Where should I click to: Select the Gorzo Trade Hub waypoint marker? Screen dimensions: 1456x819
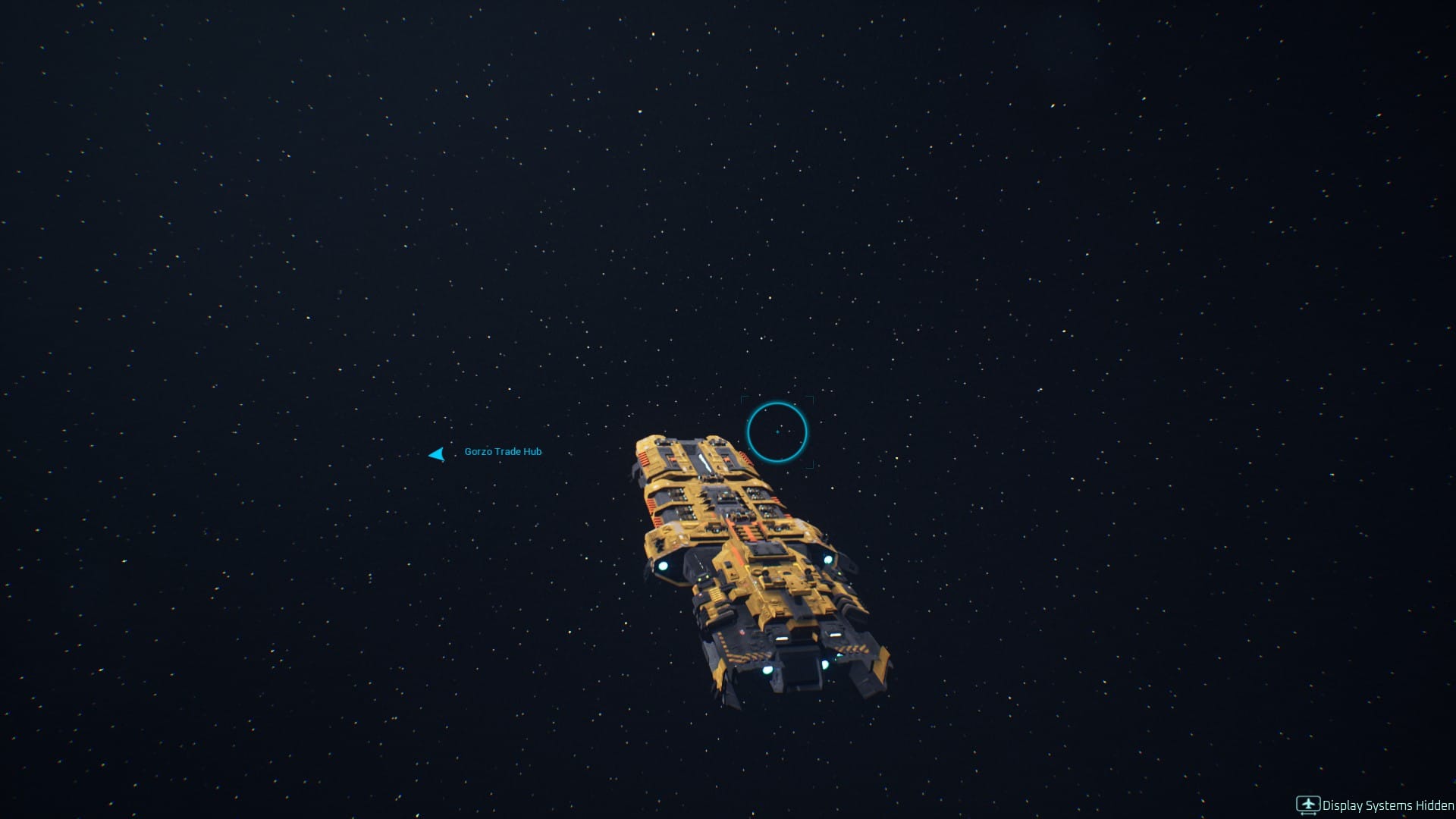click(437, 454)
